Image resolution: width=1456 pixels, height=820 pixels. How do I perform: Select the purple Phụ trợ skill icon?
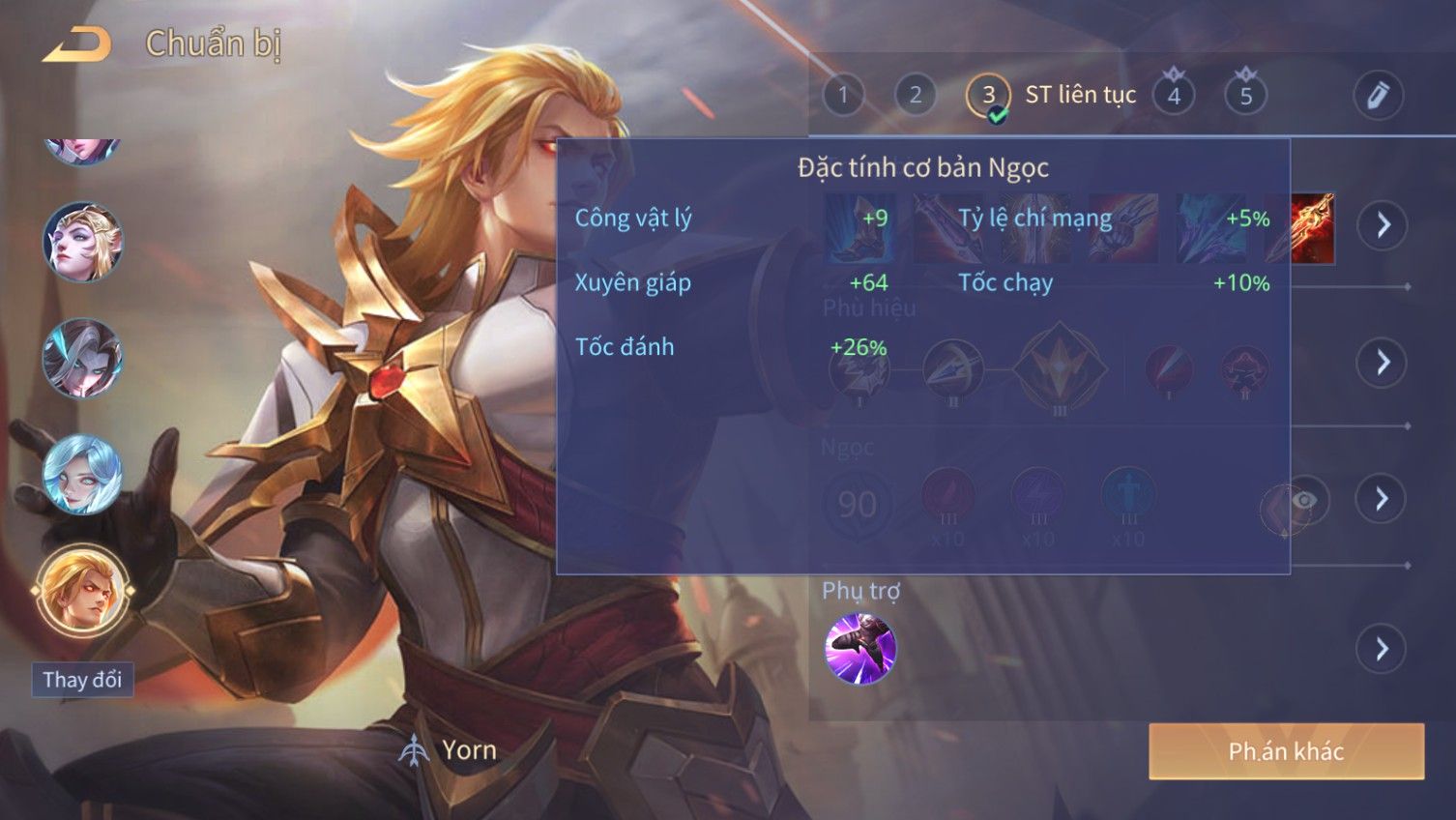point(860,649)
